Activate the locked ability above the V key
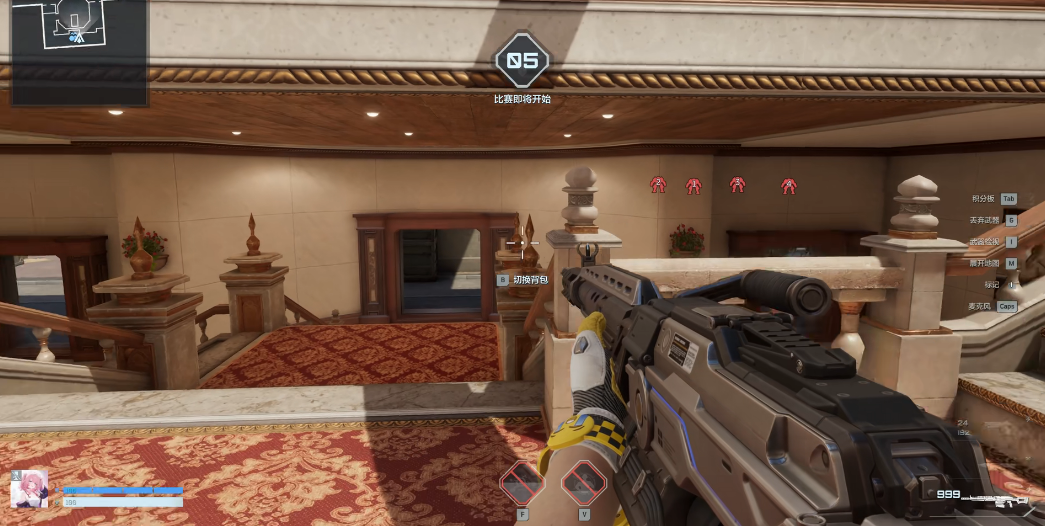Viewport: 1045px width, 526px height. (x=584, y=483)
